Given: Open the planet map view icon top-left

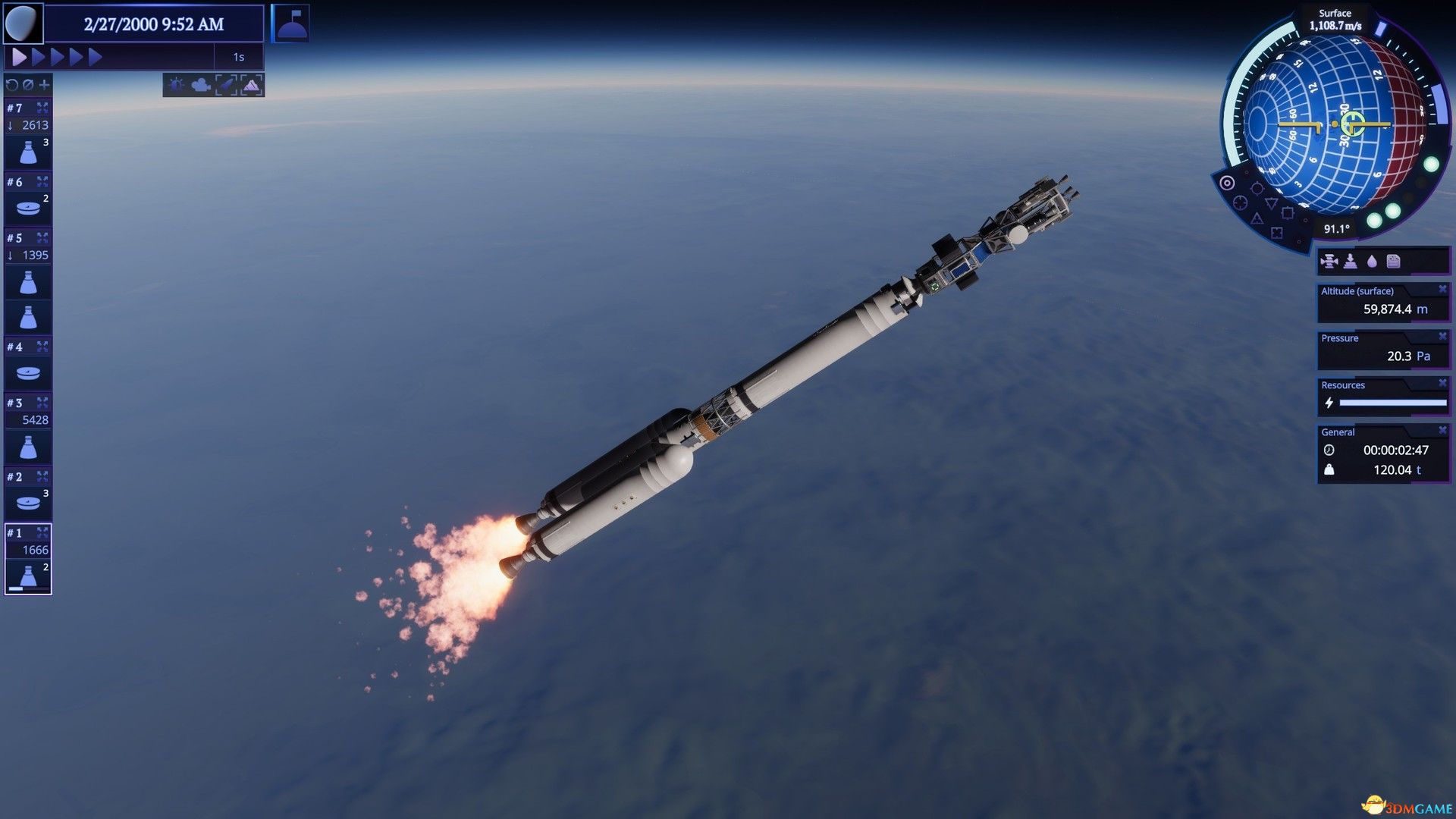Looking at the screenshot, I should (23, 24).
